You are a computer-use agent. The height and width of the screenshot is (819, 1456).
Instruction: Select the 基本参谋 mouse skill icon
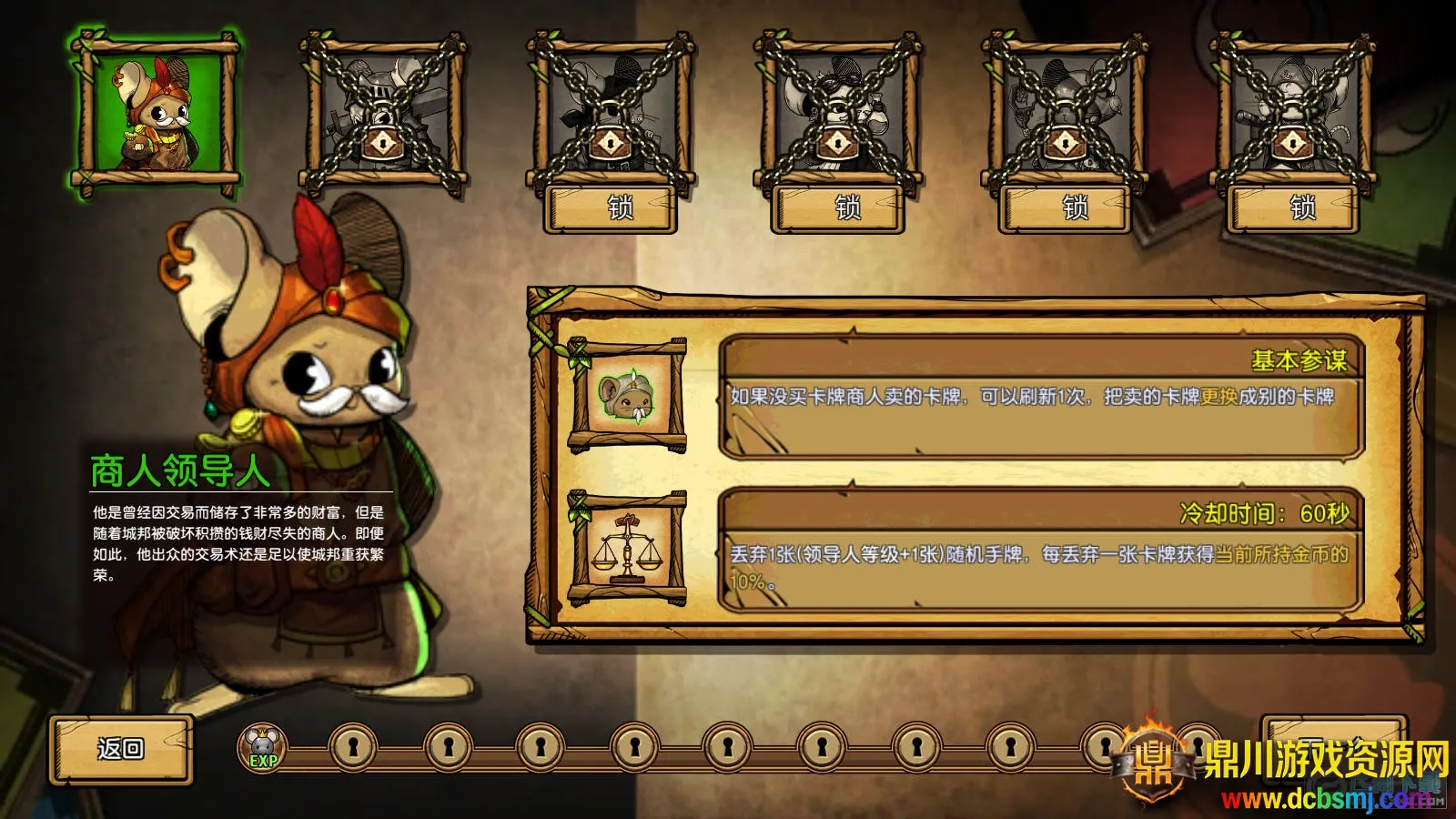click(x=627, y=396)
